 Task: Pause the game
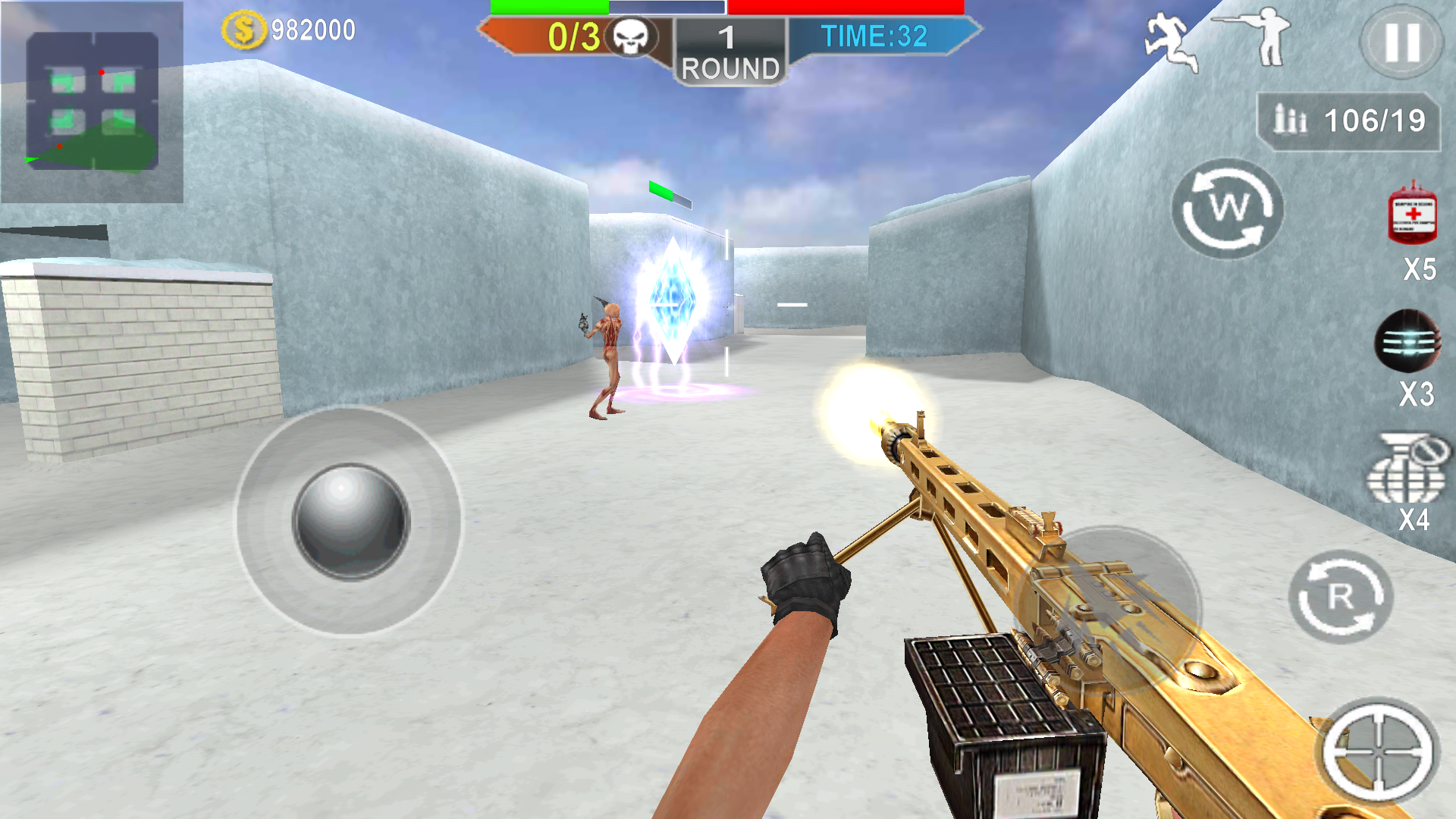coord(1401,42)
